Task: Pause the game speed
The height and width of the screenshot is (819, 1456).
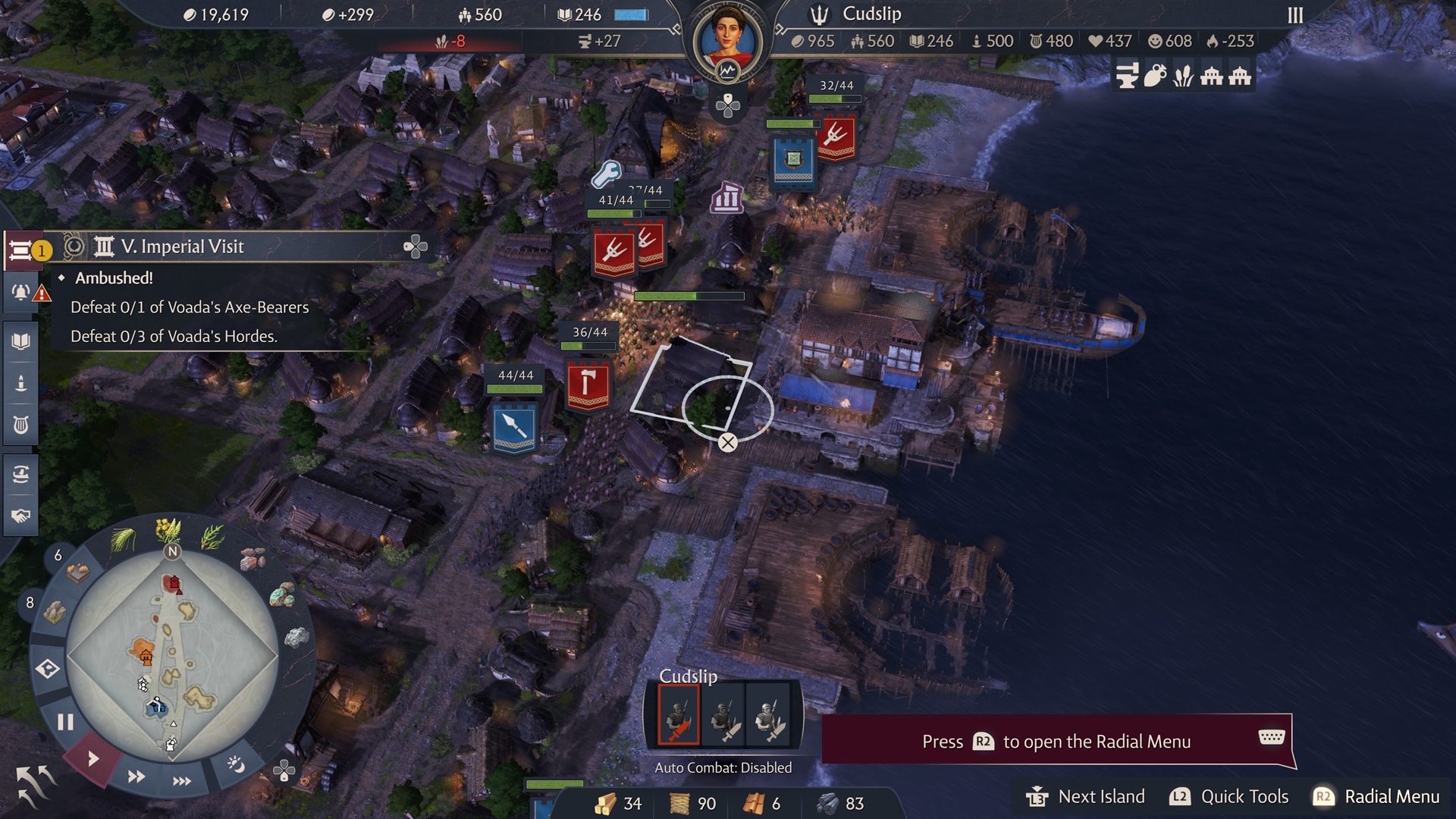Action: click(66, 722)
